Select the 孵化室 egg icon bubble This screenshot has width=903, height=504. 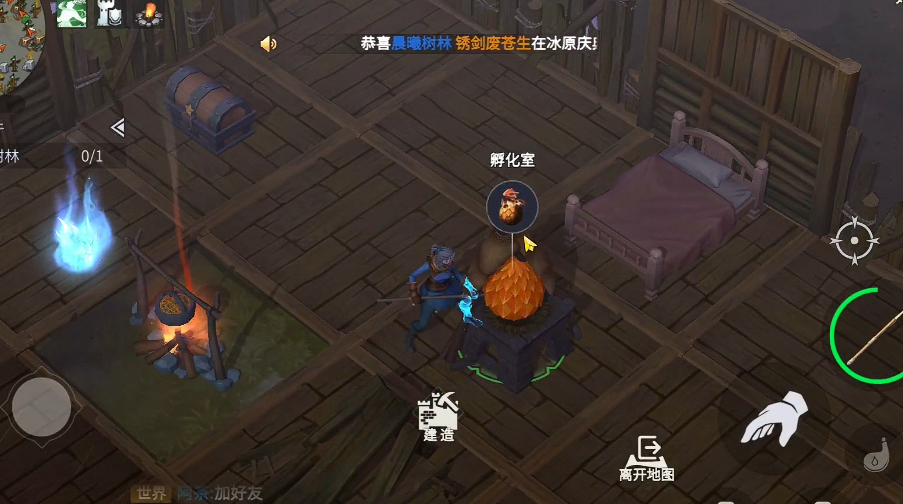[512, 207]
